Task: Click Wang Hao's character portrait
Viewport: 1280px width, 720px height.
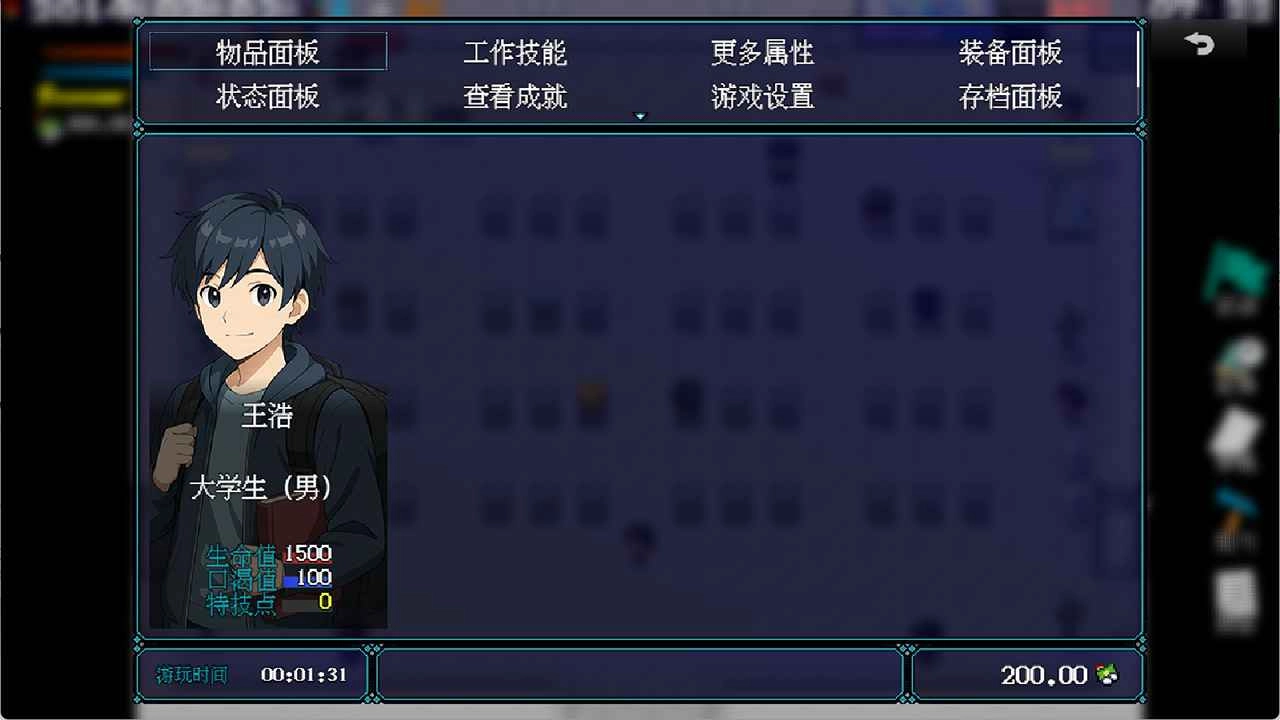Action: (267, 300)
